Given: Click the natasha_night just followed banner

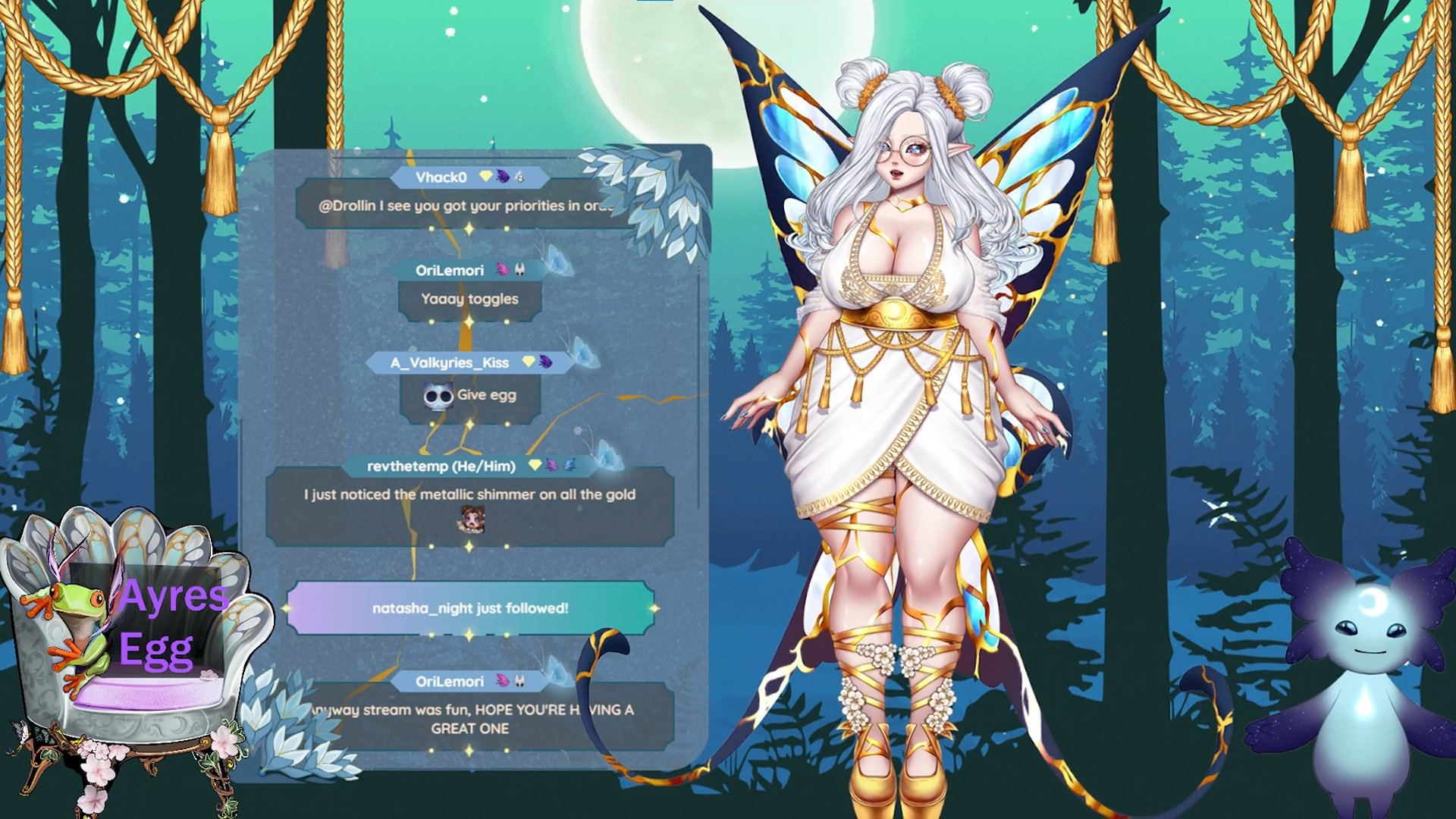Looking at the screenshot, I should [x=470, y=608].
